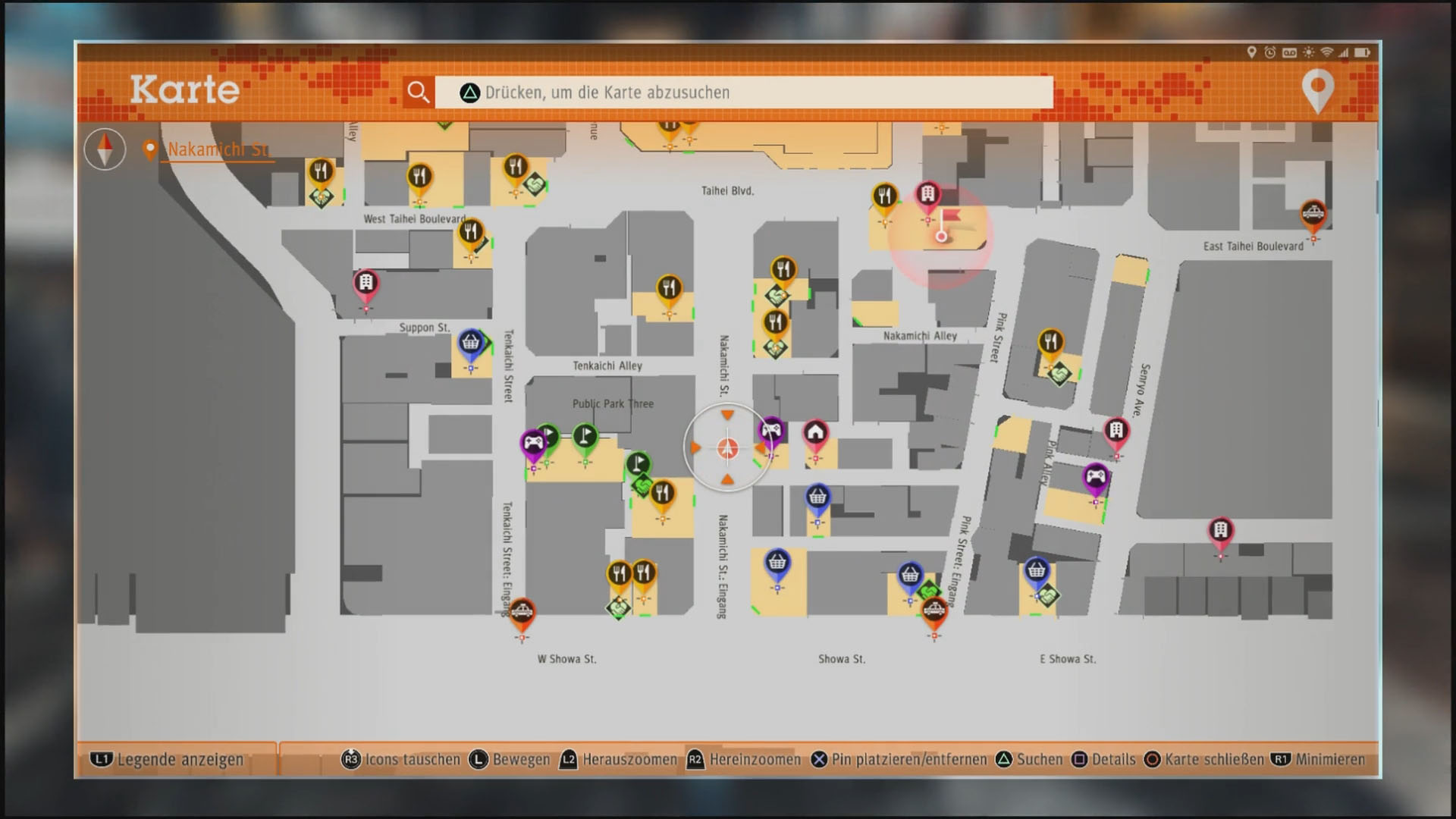
Task: Select the building marker next to the red flag
Action: click(x=927, y=196)
